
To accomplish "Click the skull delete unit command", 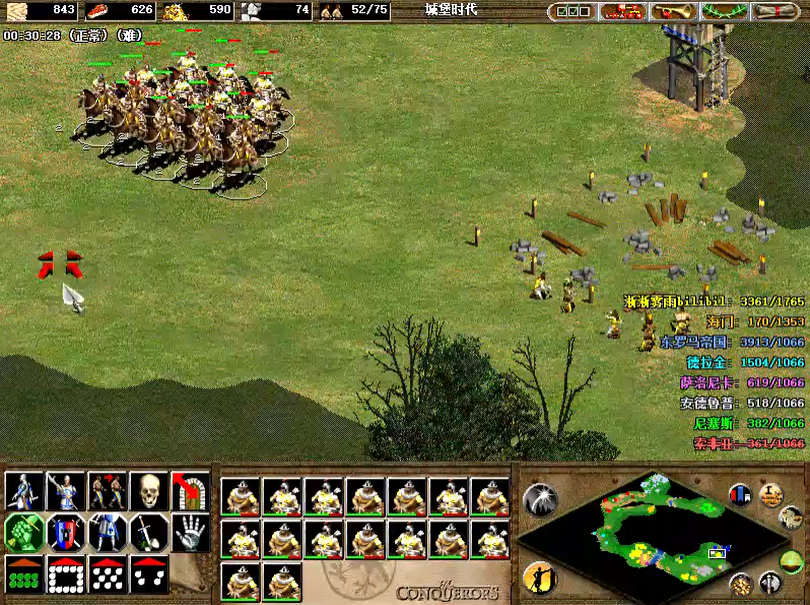I will 149,491.
